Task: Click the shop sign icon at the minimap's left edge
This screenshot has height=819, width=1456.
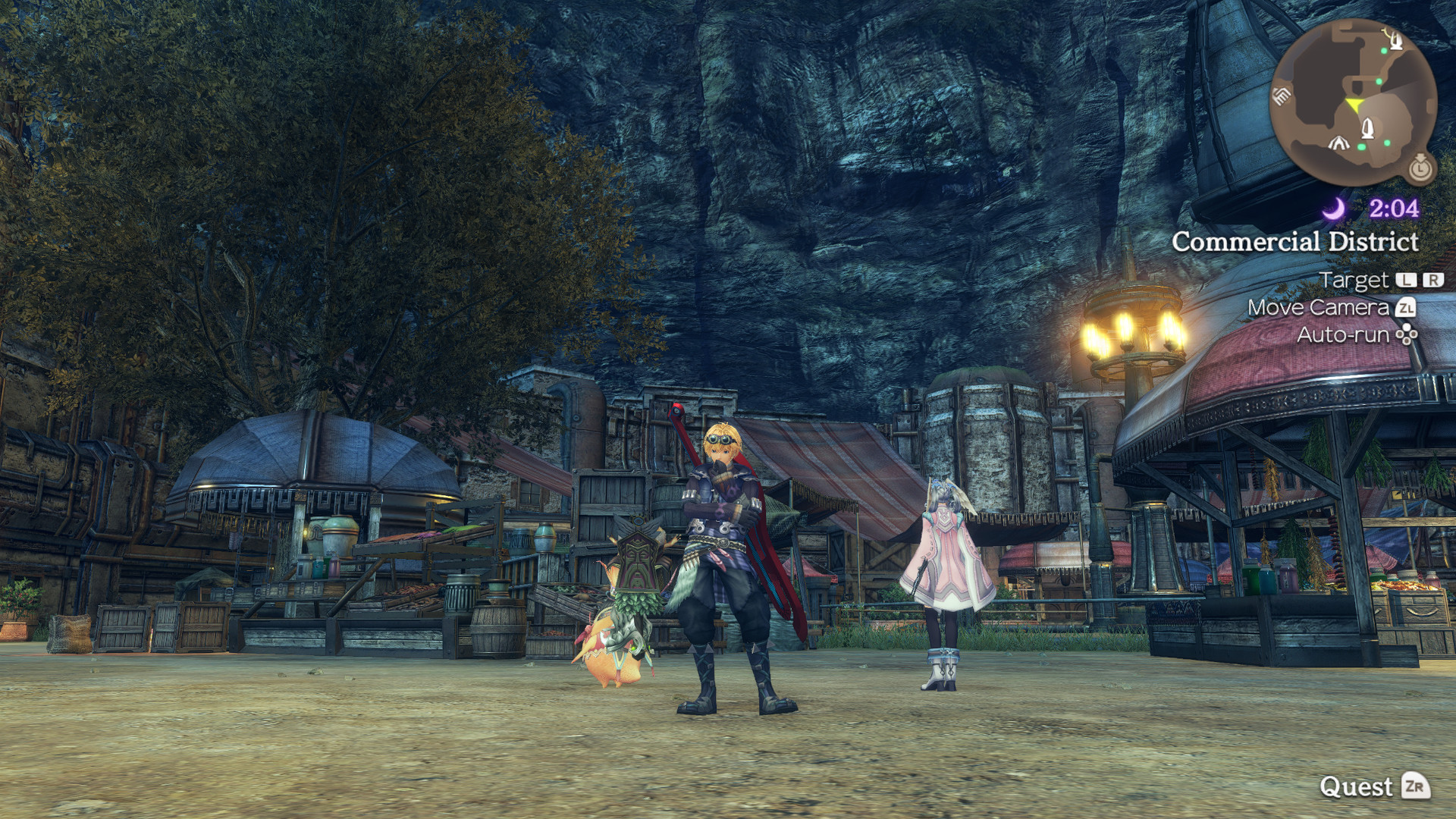Action: click(1280, 96)
